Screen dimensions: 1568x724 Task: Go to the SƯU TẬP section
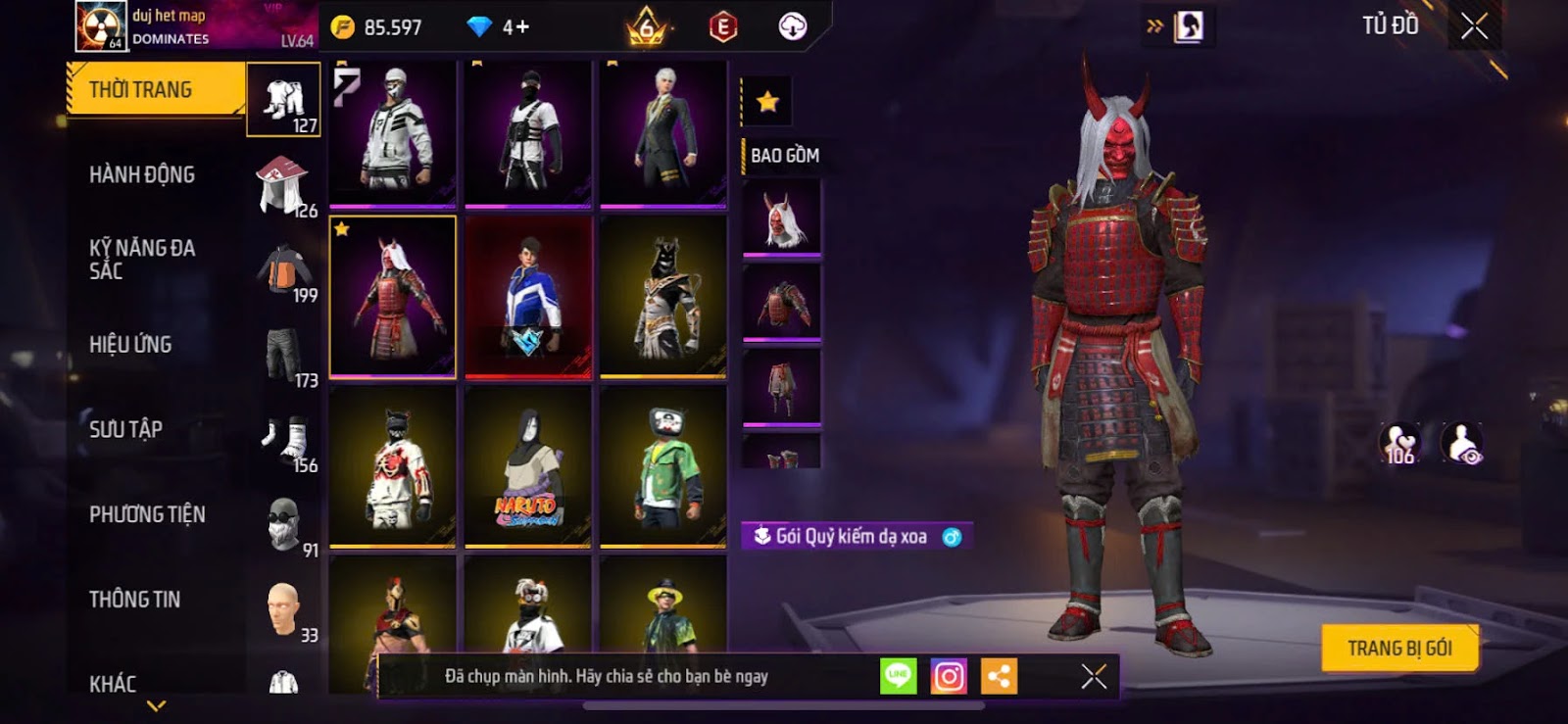[x=125, y=429]
